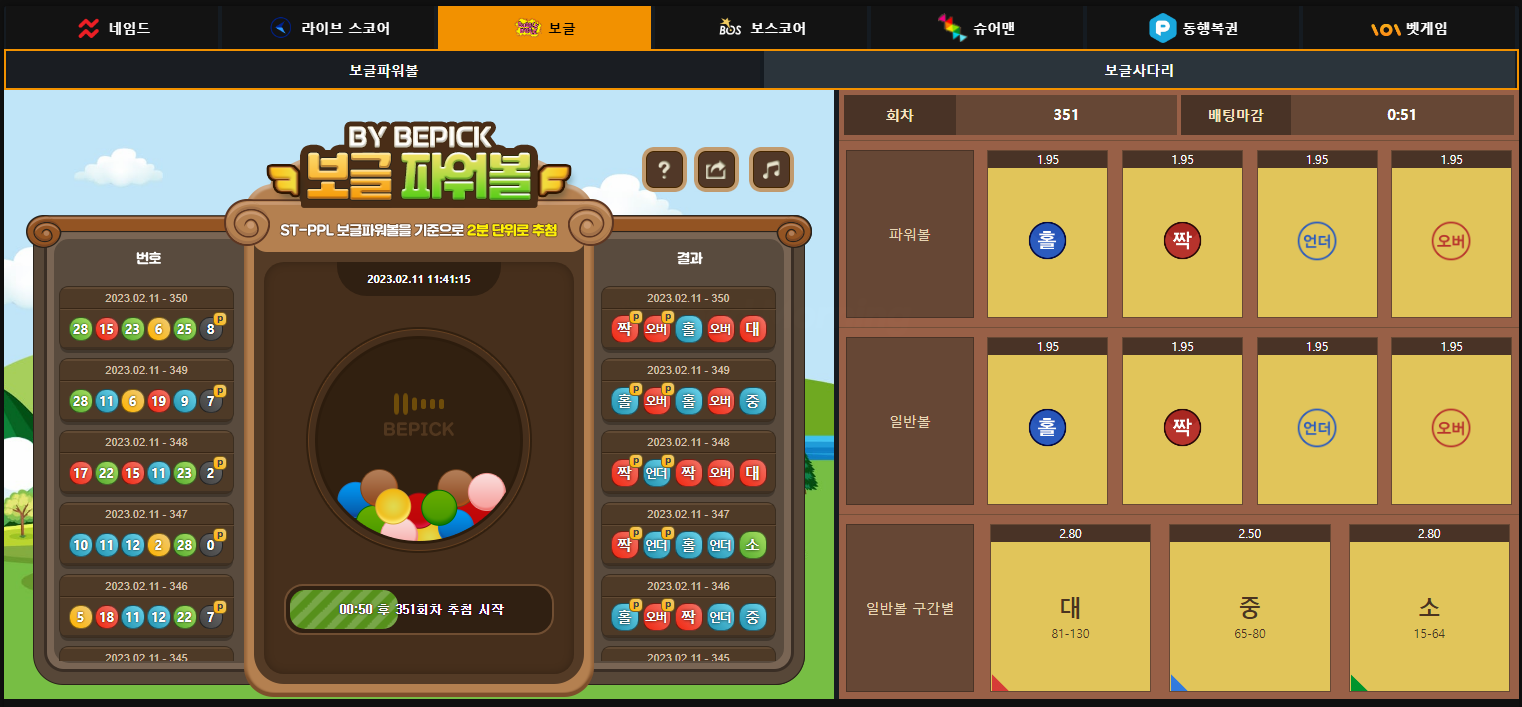The image size is (1522, 707).
Task: Bet on 일반볼 홀 tile
Action: [1047, 428]
